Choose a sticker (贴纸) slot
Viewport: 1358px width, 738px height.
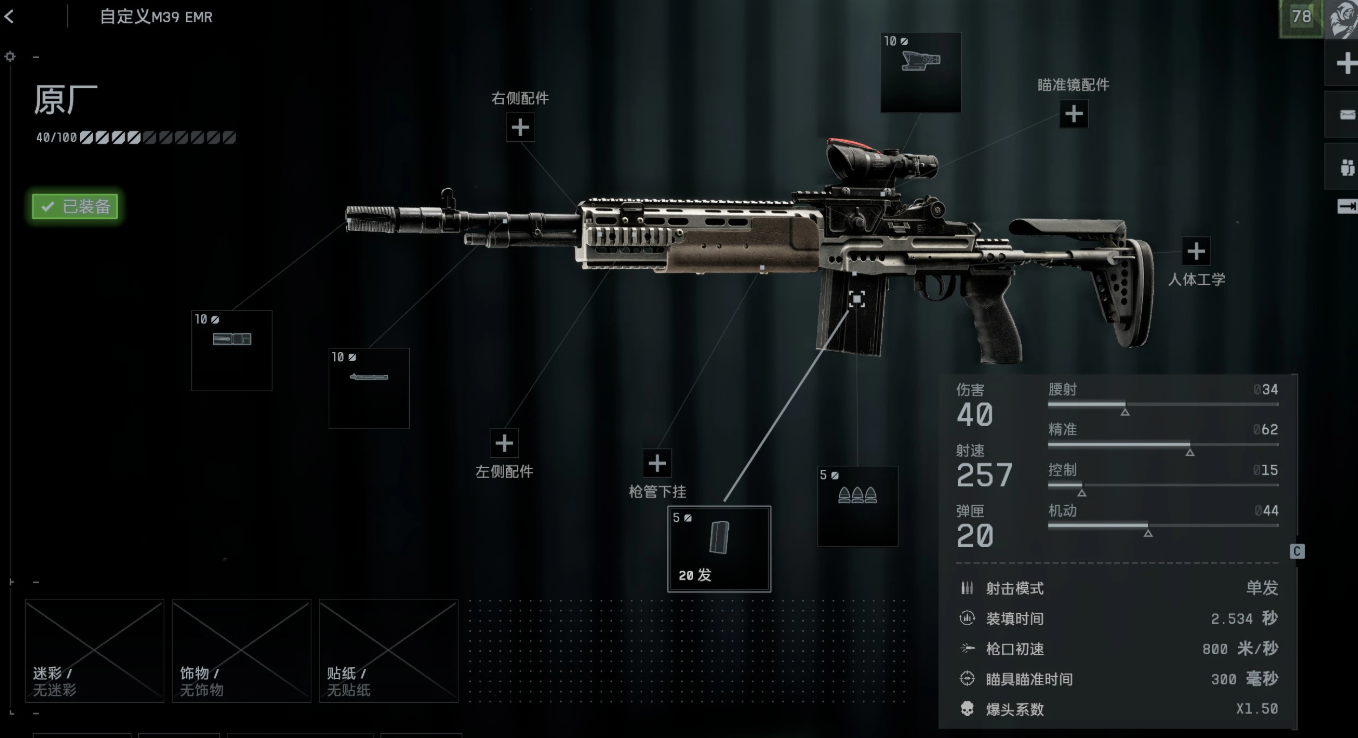click(388, 650)
